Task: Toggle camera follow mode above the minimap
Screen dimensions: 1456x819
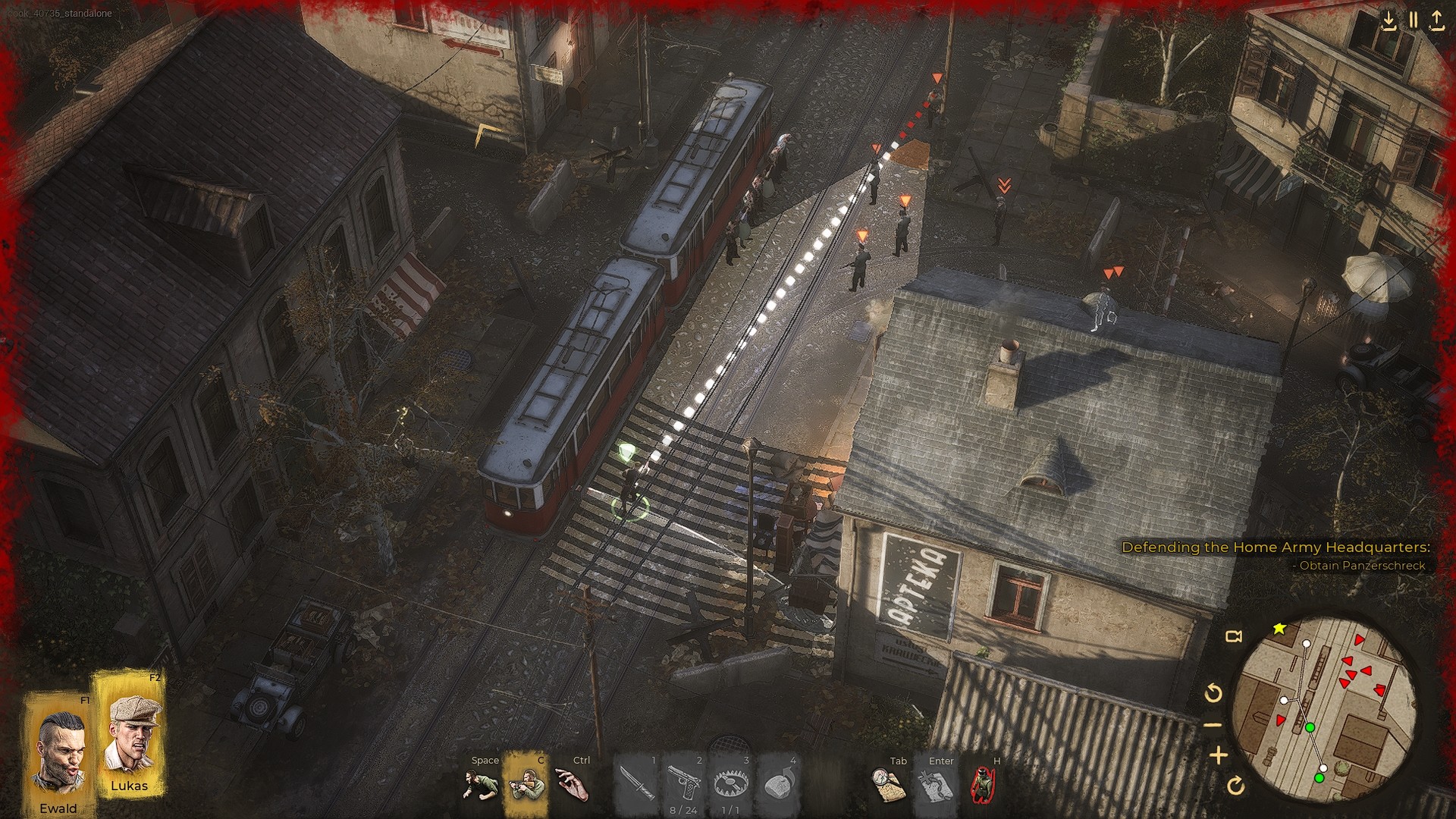Action: pyautogui.click(x=1234, y=637)
